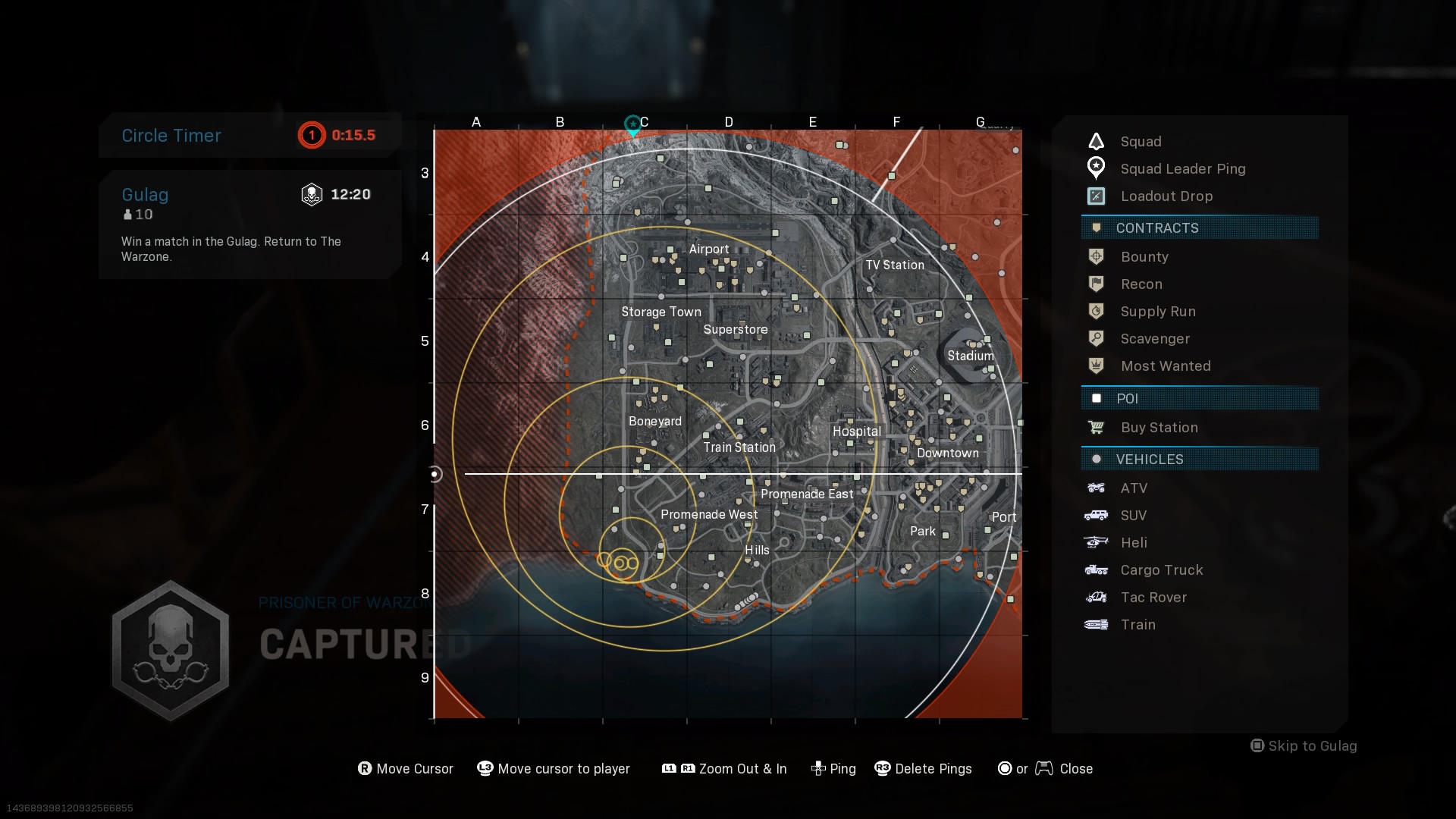
Task: Click the Stadium location on the map
Action: pos(970,356)
